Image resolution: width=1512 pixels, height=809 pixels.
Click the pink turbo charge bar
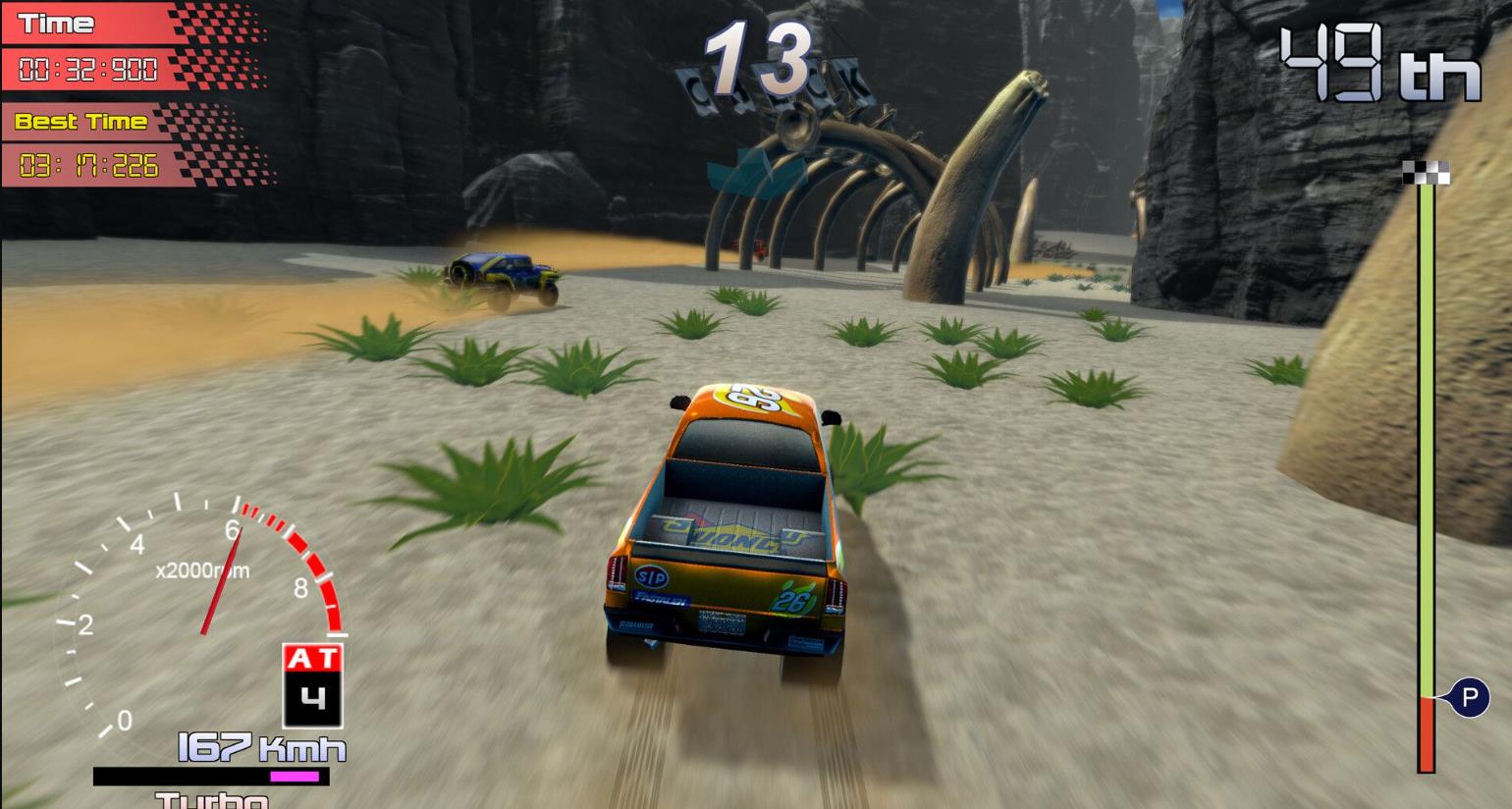tap(294, 777)
